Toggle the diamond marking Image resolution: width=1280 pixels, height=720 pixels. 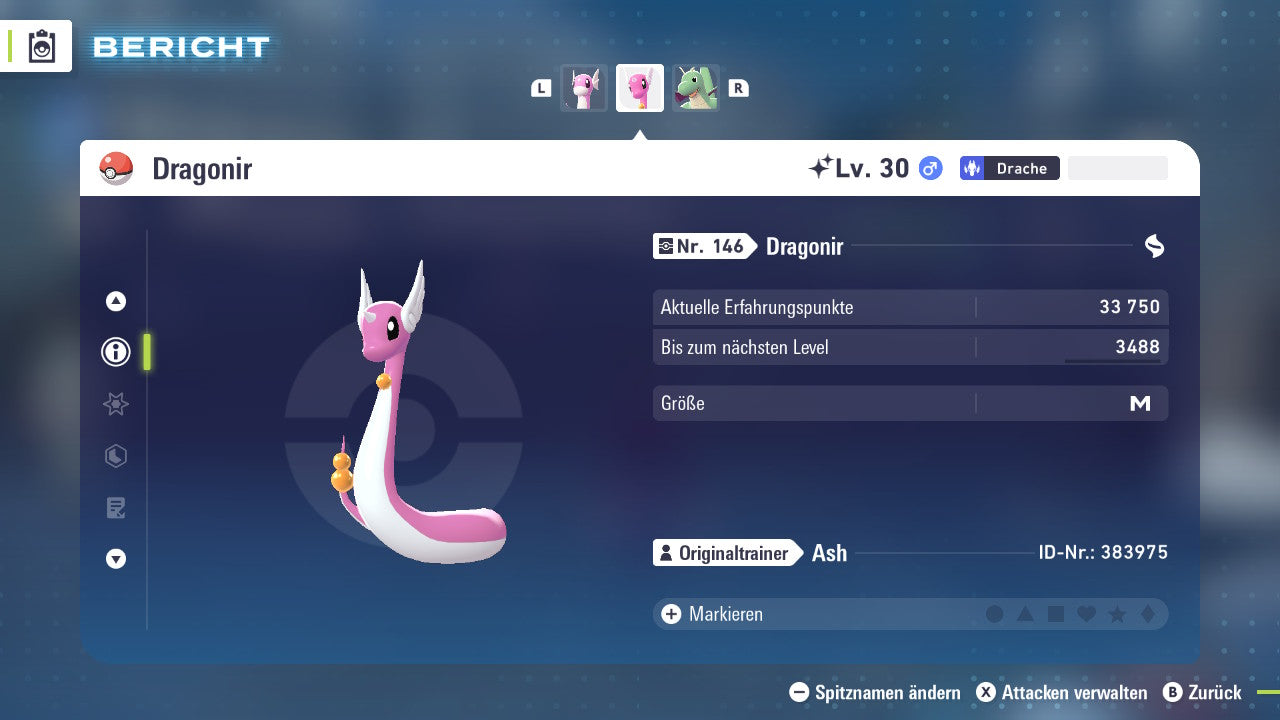click(x=1147, y=614)
